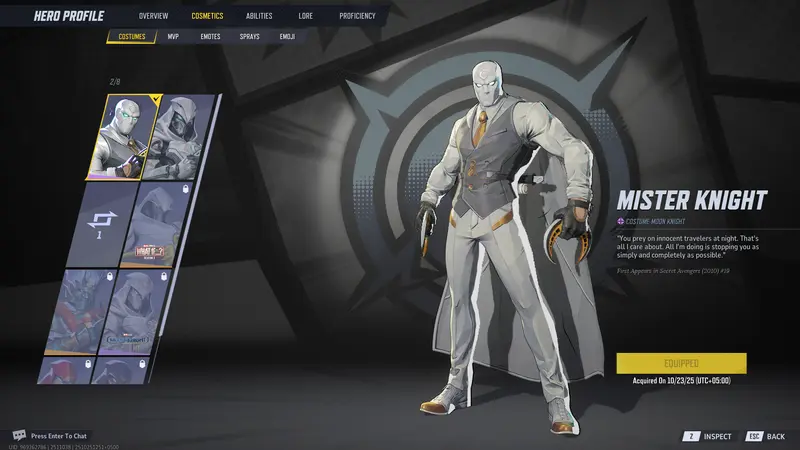Viewport: 800px width, 450px height.
Task: Choose the hooded default Moon Knight costume
Action: pos(183,138)
